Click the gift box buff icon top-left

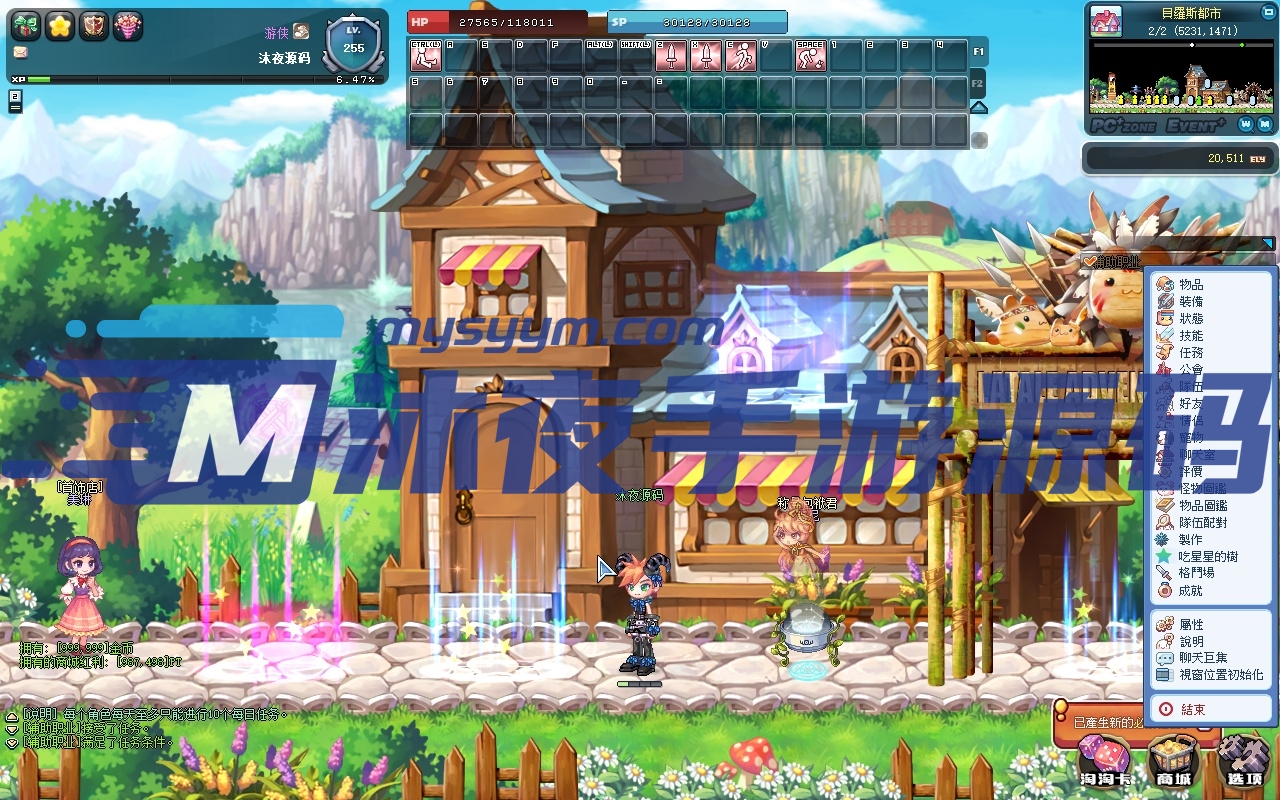27,25
